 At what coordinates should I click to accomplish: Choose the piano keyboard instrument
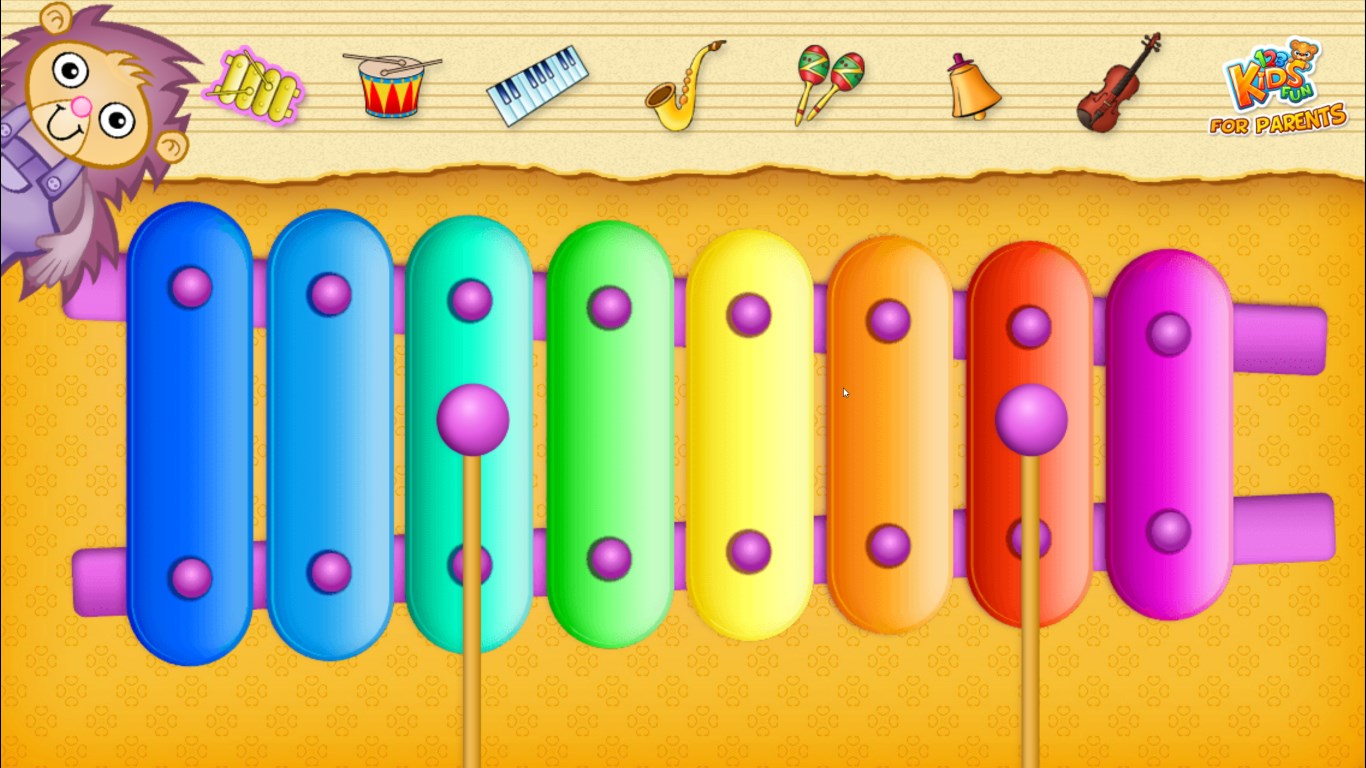tap(538, 85)
